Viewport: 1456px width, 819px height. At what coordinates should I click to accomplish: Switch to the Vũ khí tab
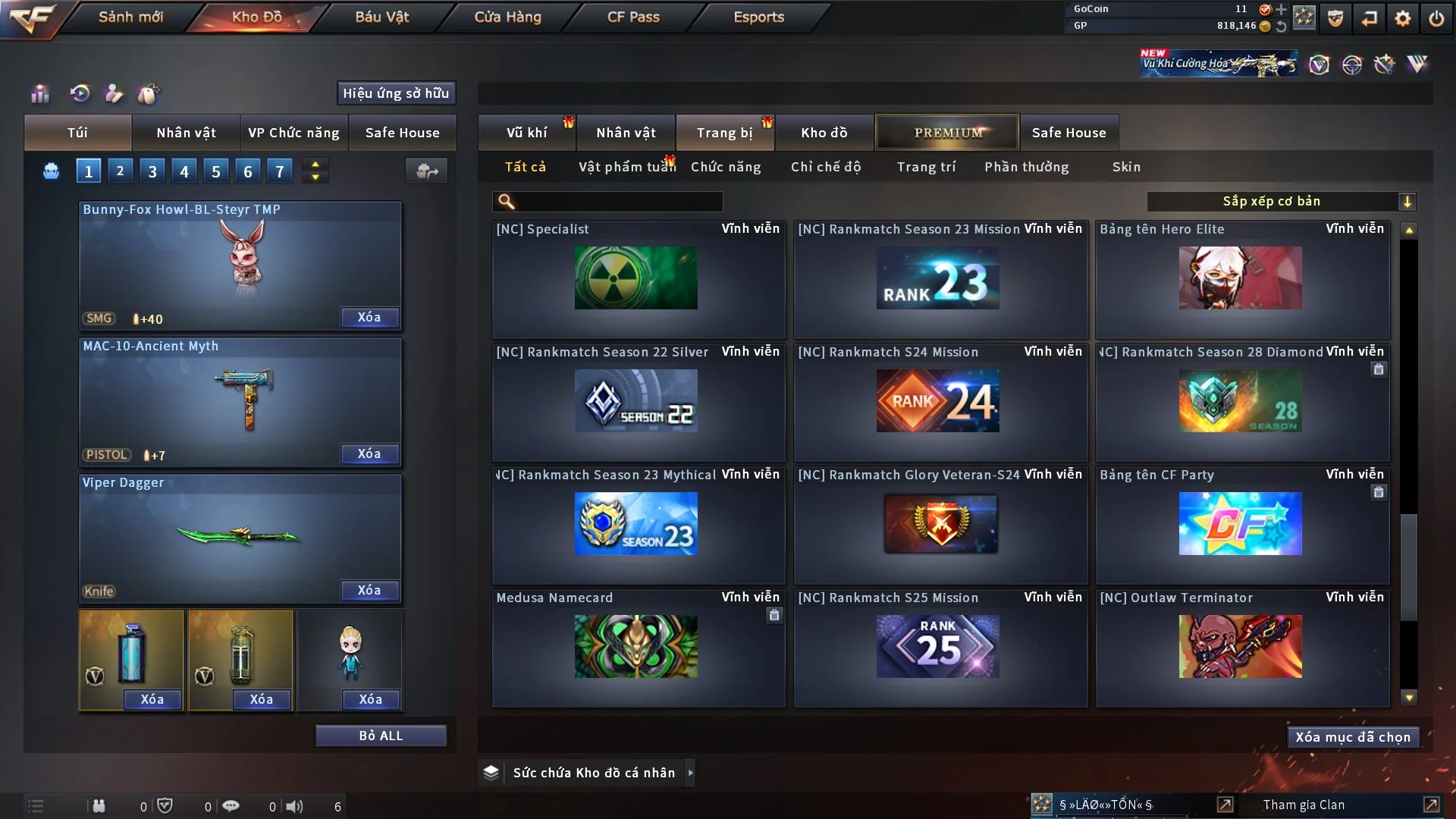526,133
